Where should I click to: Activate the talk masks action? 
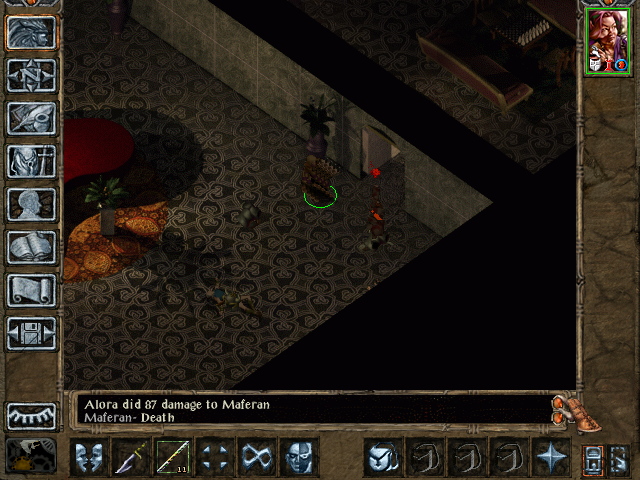(x=89, y=457)
